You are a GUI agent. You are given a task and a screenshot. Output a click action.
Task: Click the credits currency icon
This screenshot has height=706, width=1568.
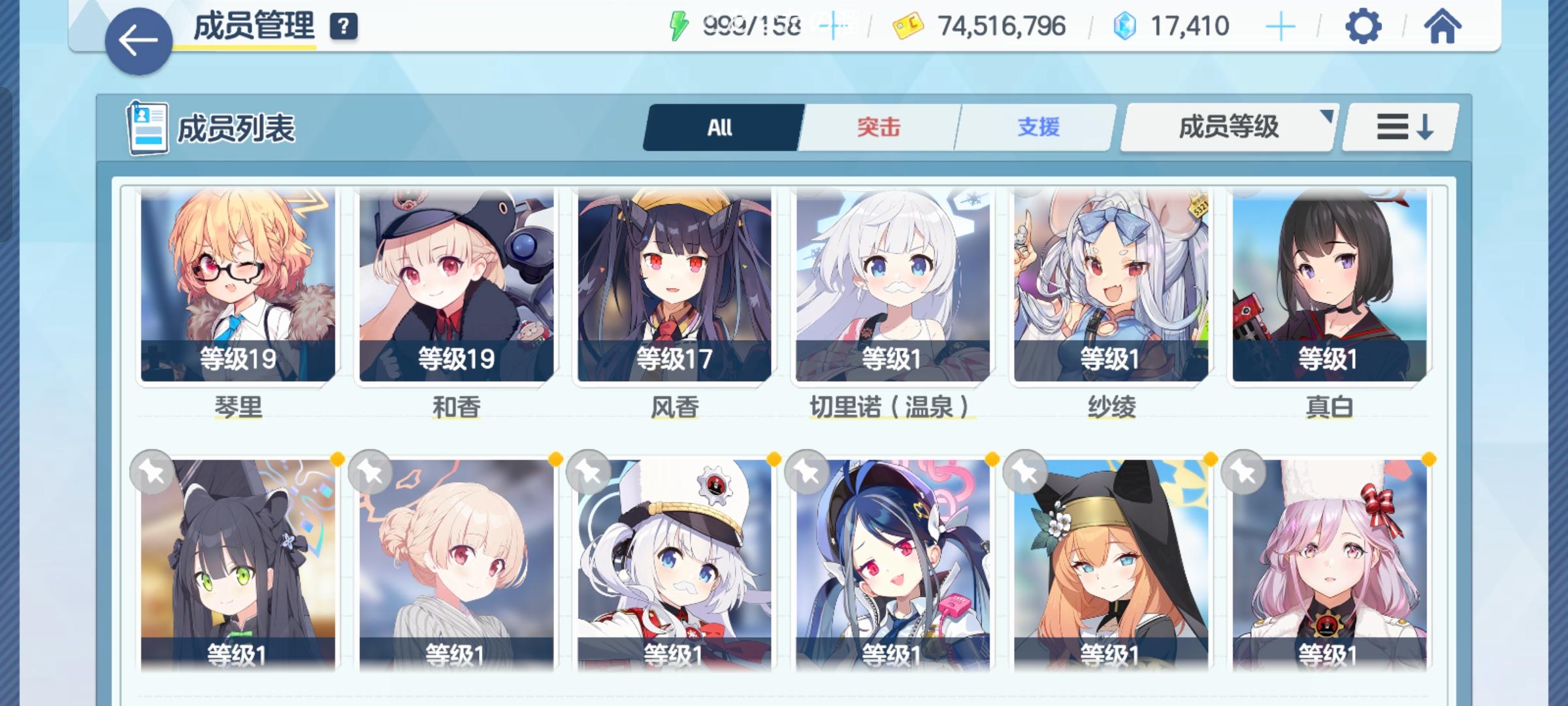click(908, 26)
